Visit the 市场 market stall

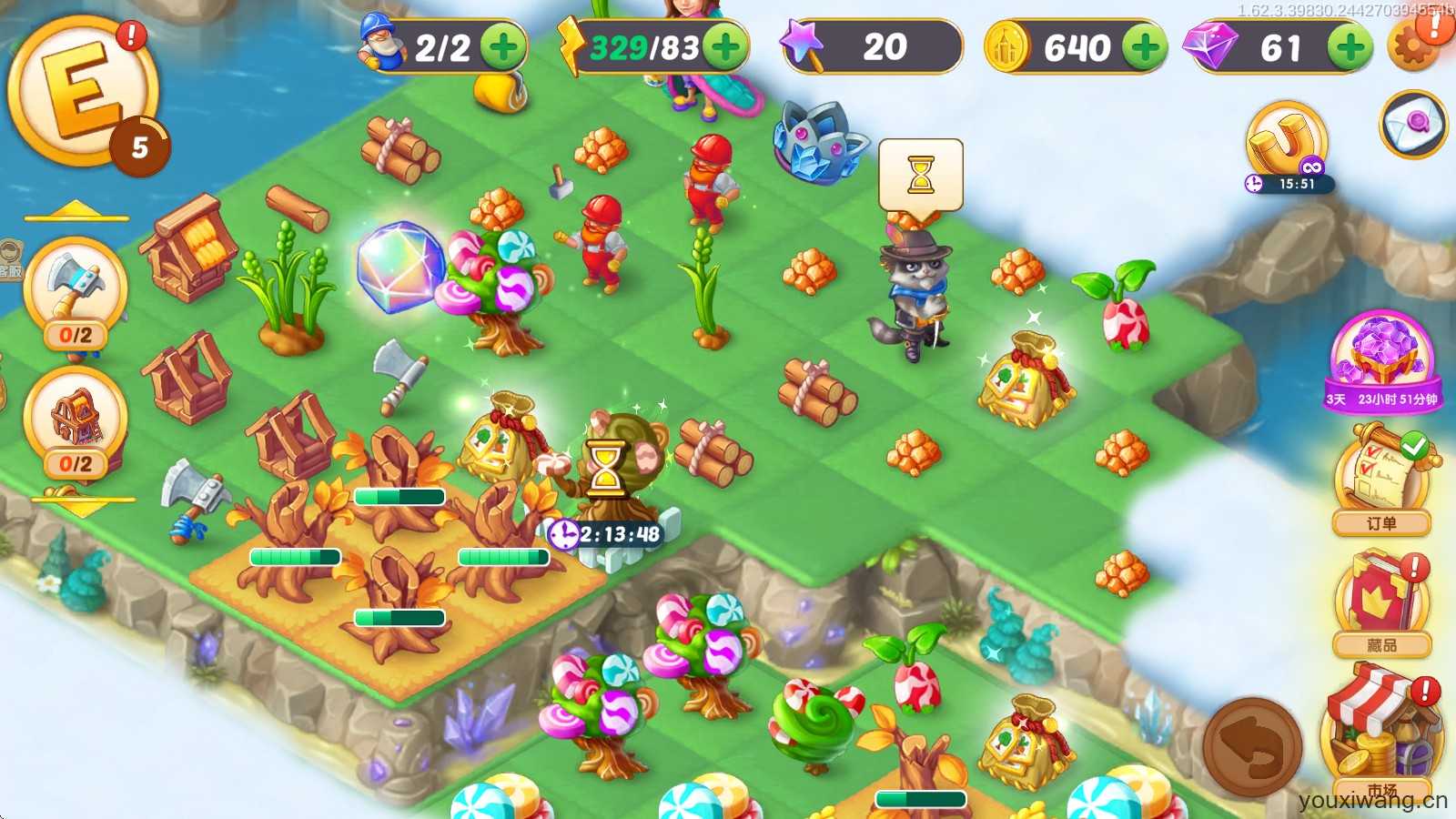(x=1380, y=728)
